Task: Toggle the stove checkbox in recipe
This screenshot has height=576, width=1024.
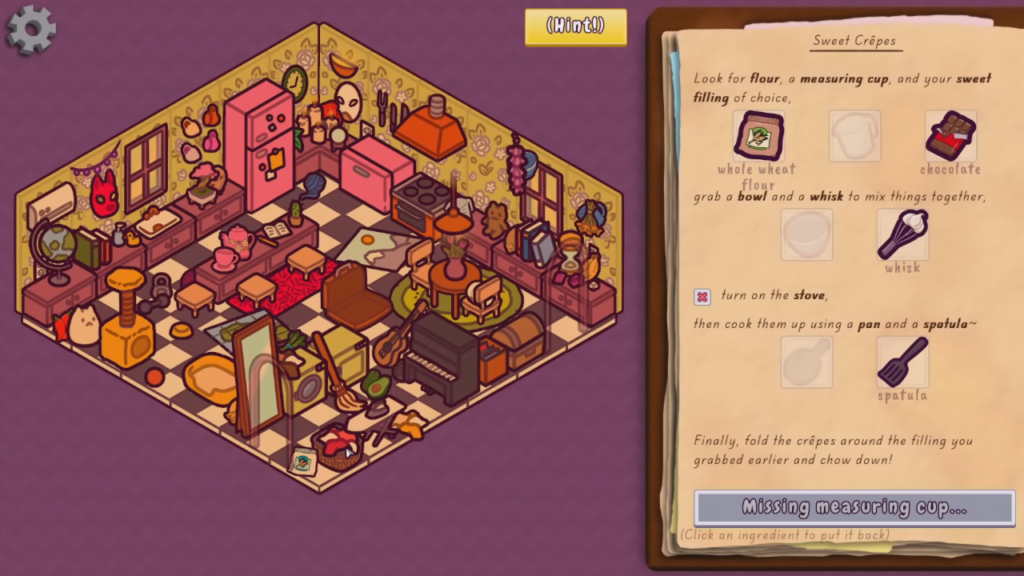Action: coord(702,297)
